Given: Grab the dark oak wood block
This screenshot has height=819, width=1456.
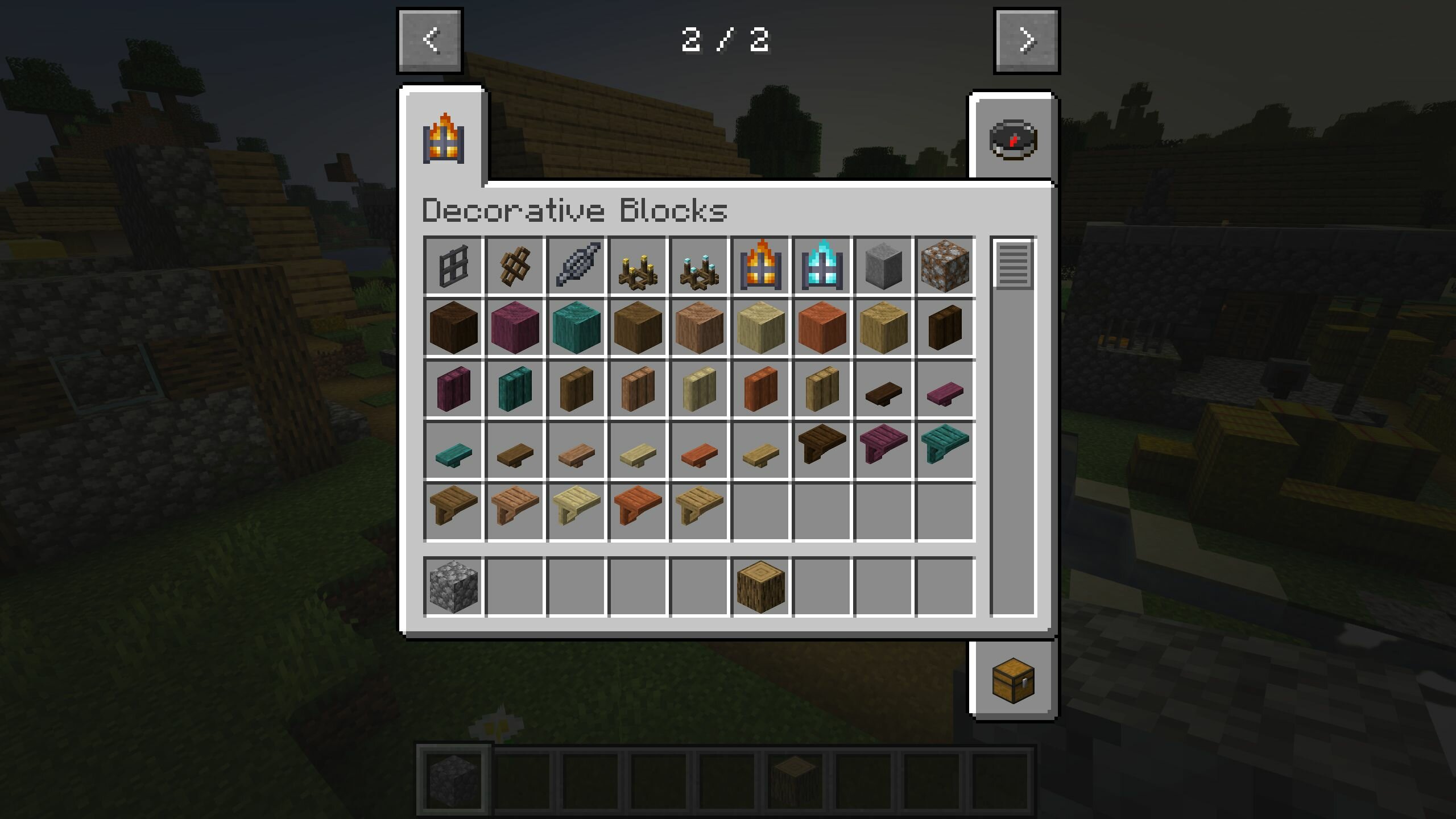Looking at the screenshot, I should point(453,327).
